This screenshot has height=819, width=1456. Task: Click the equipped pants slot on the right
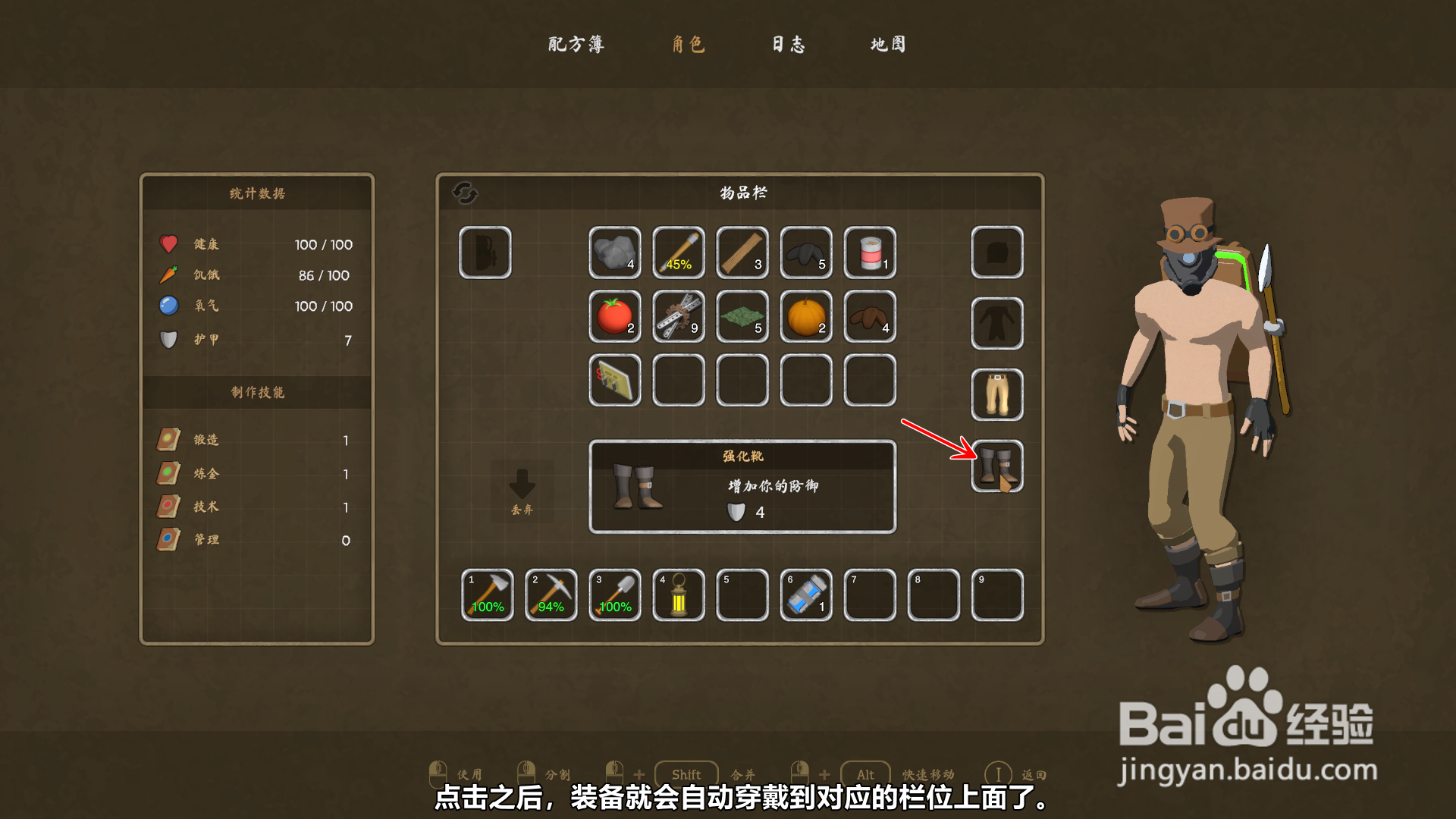pos(996,394)
